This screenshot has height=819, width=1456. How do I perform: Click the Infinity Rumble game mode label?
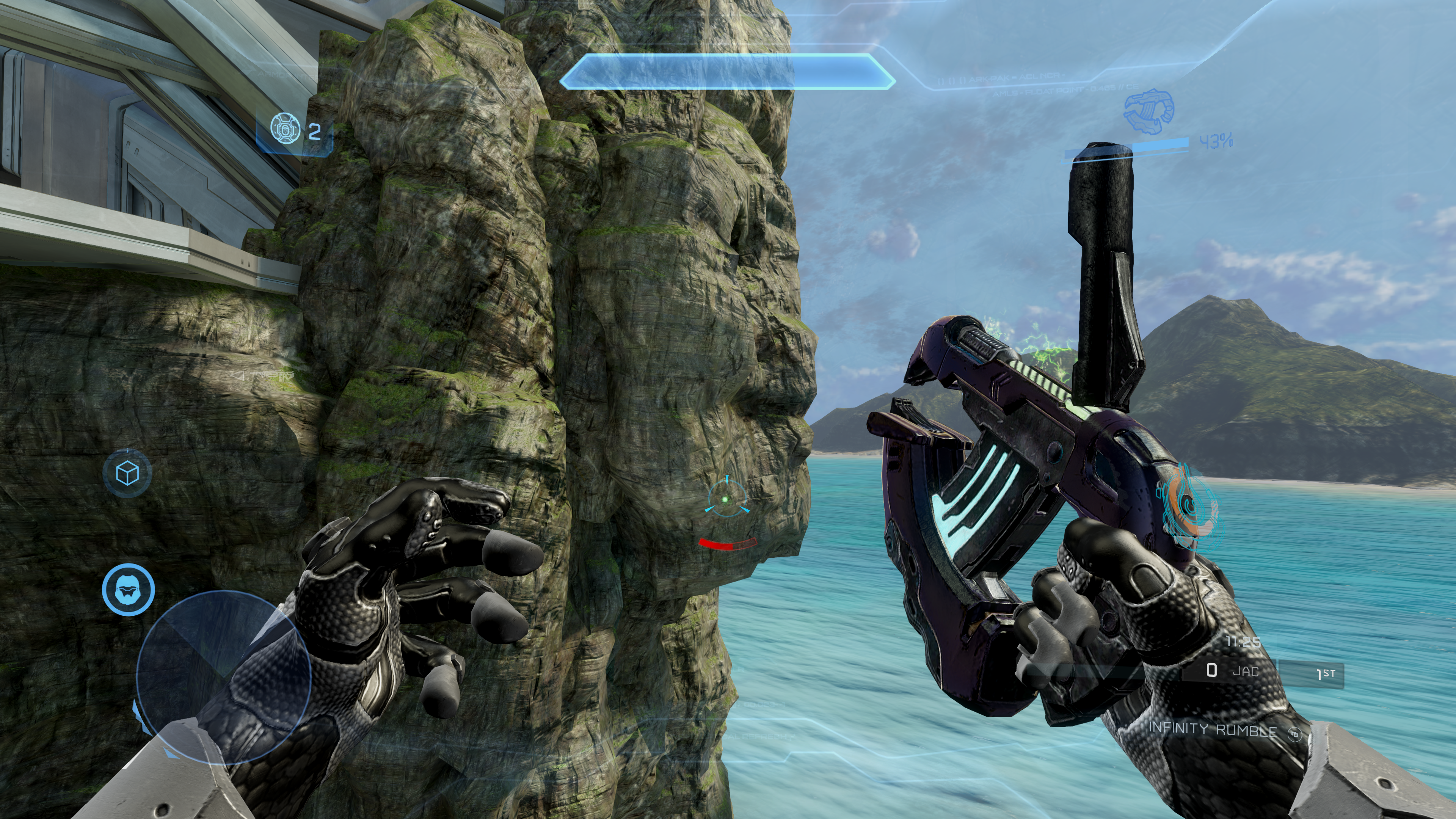1213,730
